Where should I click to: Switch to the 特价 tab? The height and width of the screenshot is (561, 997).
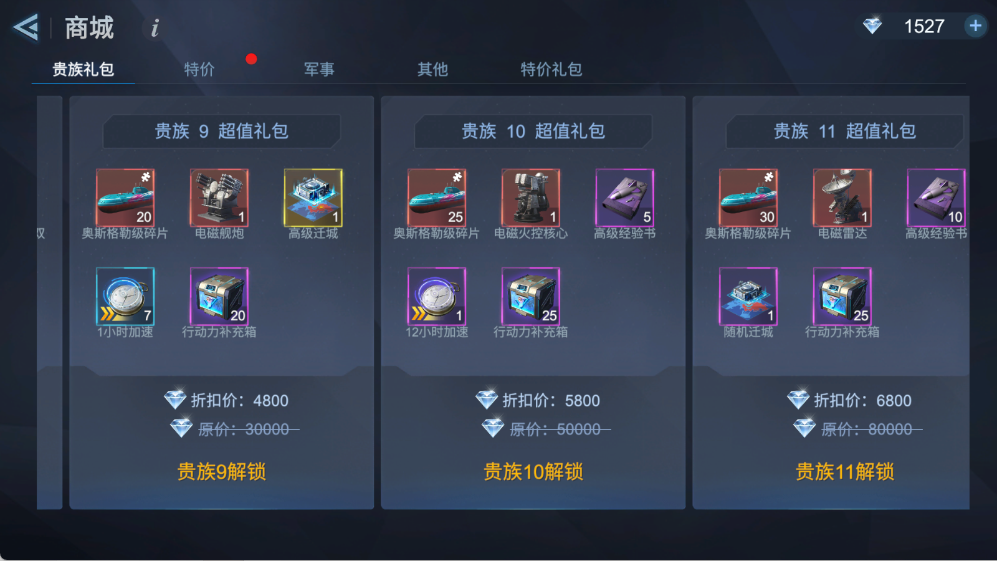click(x=199, y=69)
